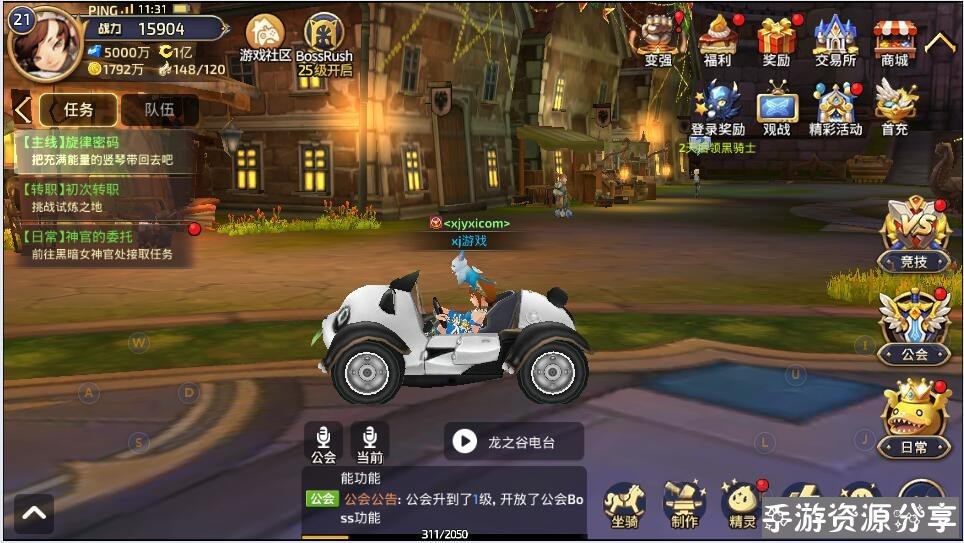Toggle the 坐骑 mount button

click(626, 503)
